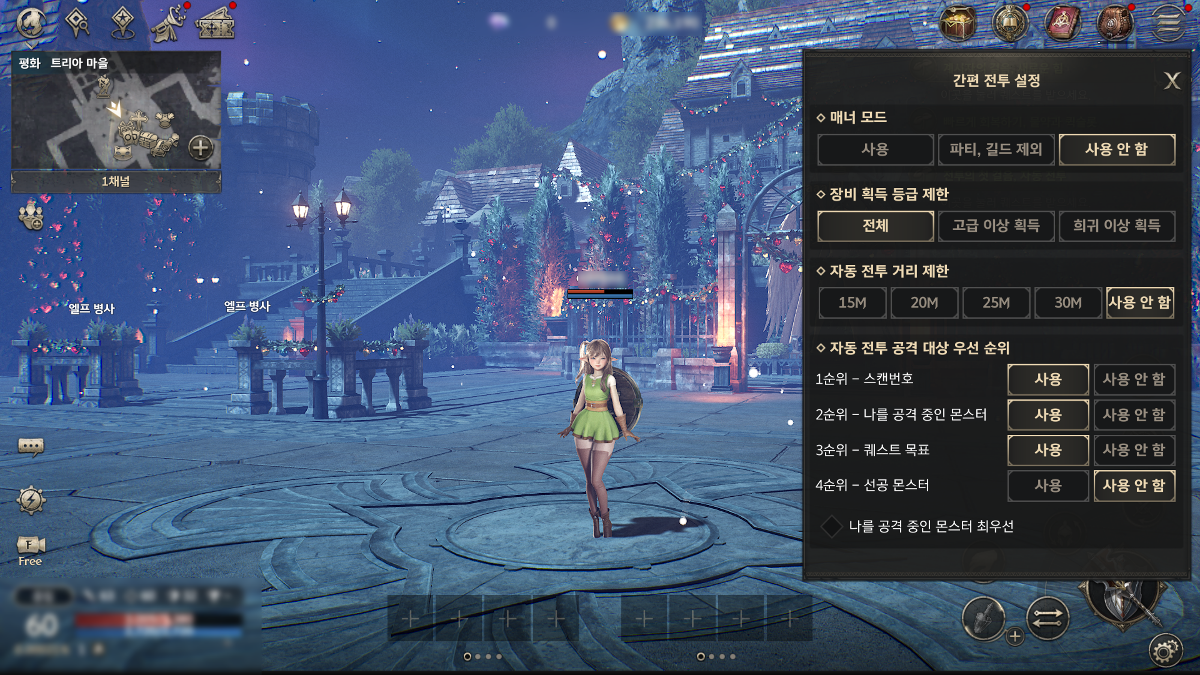Click the swap arrows button
Viewport: 1200px width, 675px height.
1048,619
